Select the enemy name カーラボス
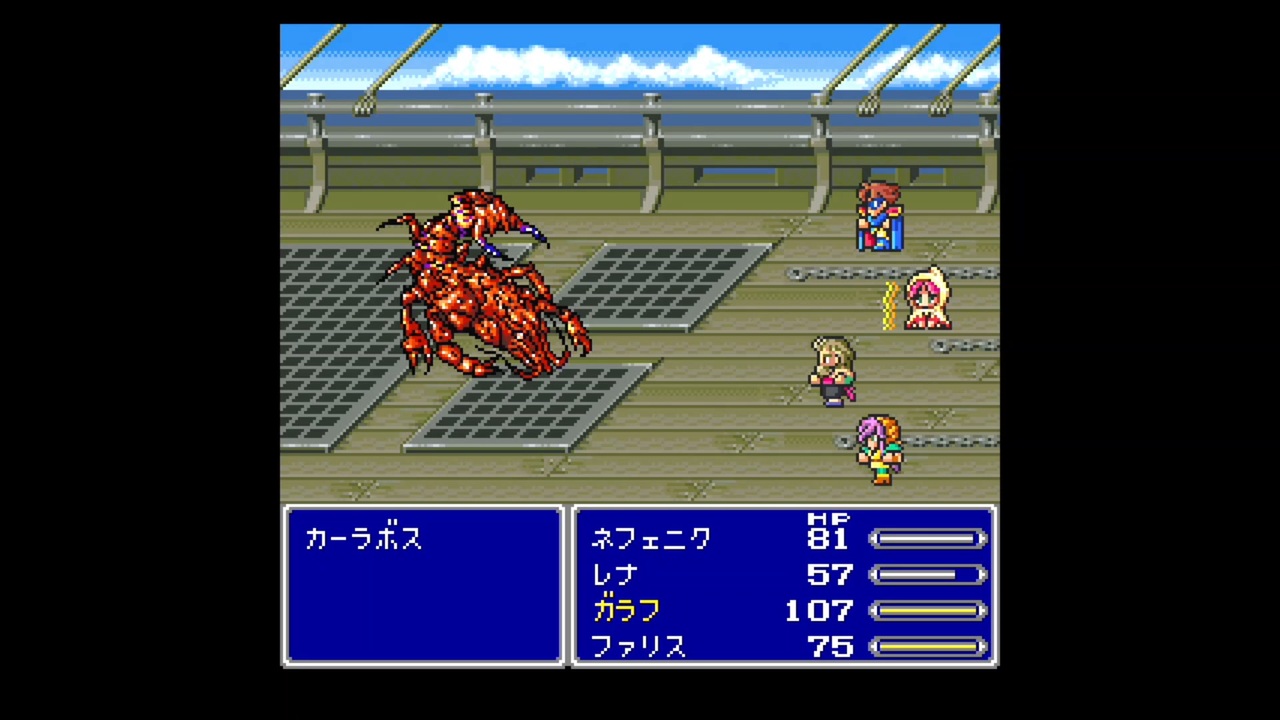This screenshot has width=1280, height=720. [363, 539]
